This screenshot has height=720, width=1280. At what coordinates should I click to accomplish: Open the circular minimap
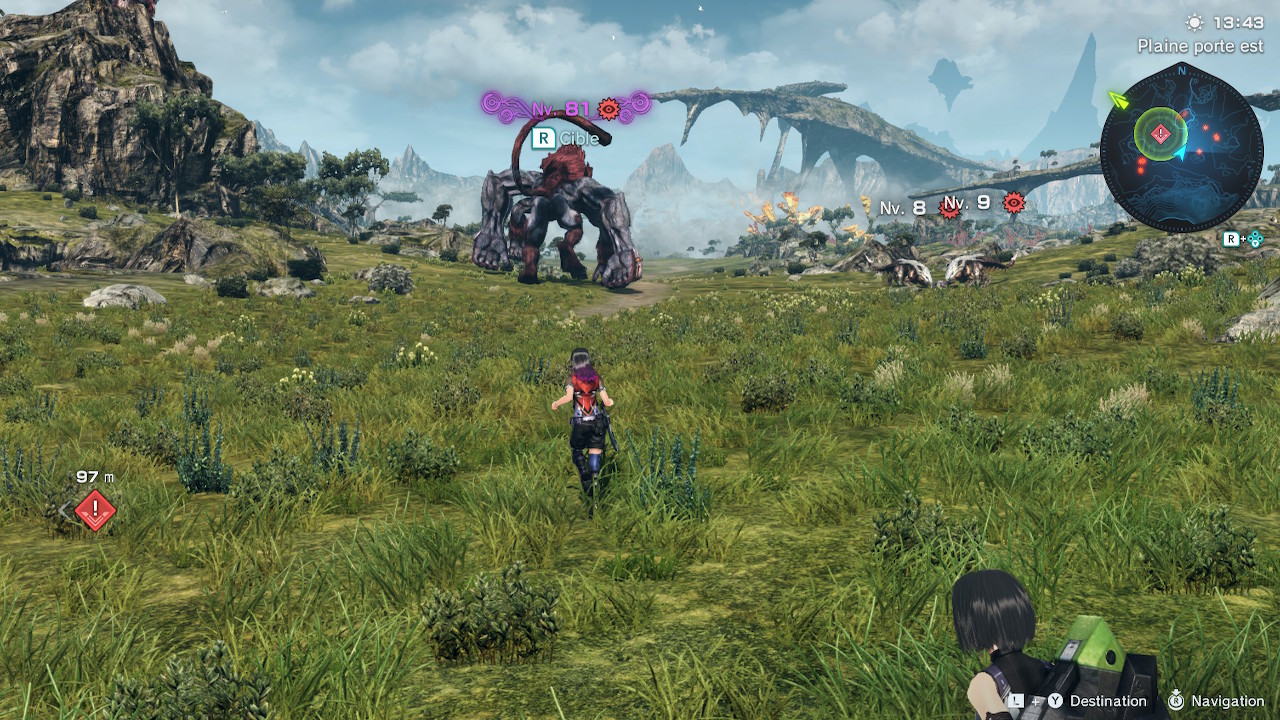point(1181,146)
